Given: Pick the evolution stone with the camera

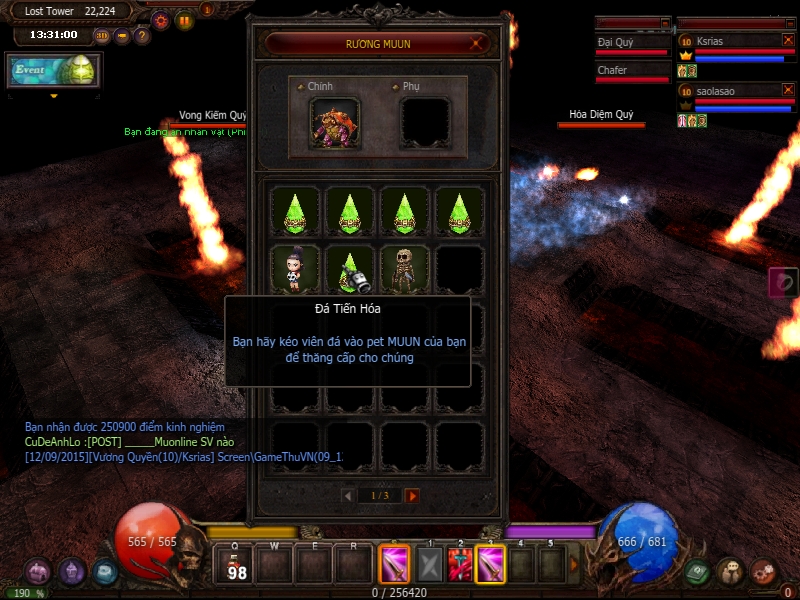Looking at the screenshot, I should tap(350, 269).
